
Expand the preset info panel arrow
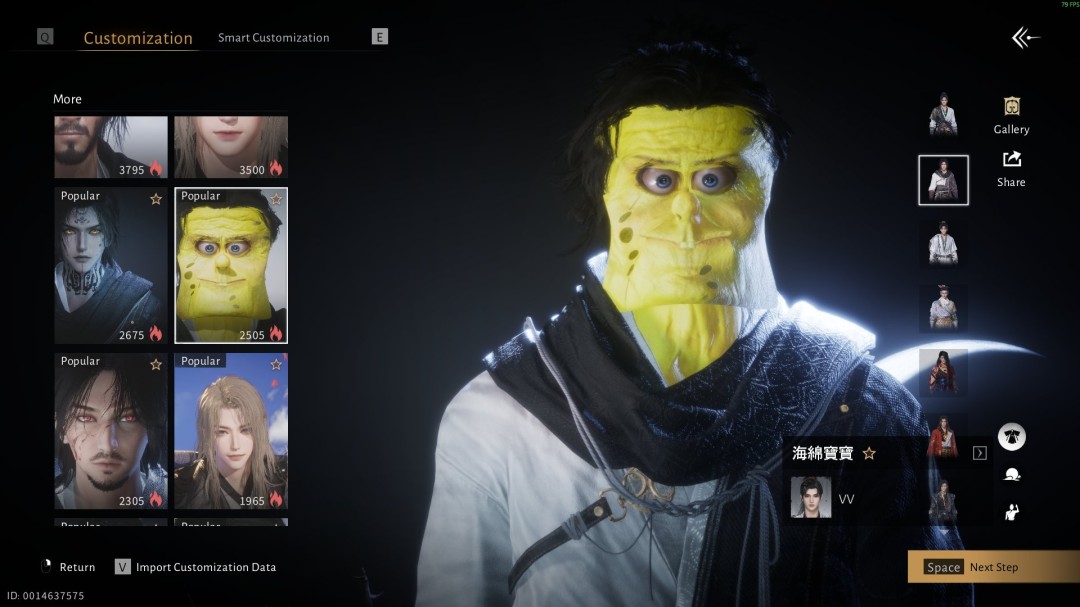979,453
